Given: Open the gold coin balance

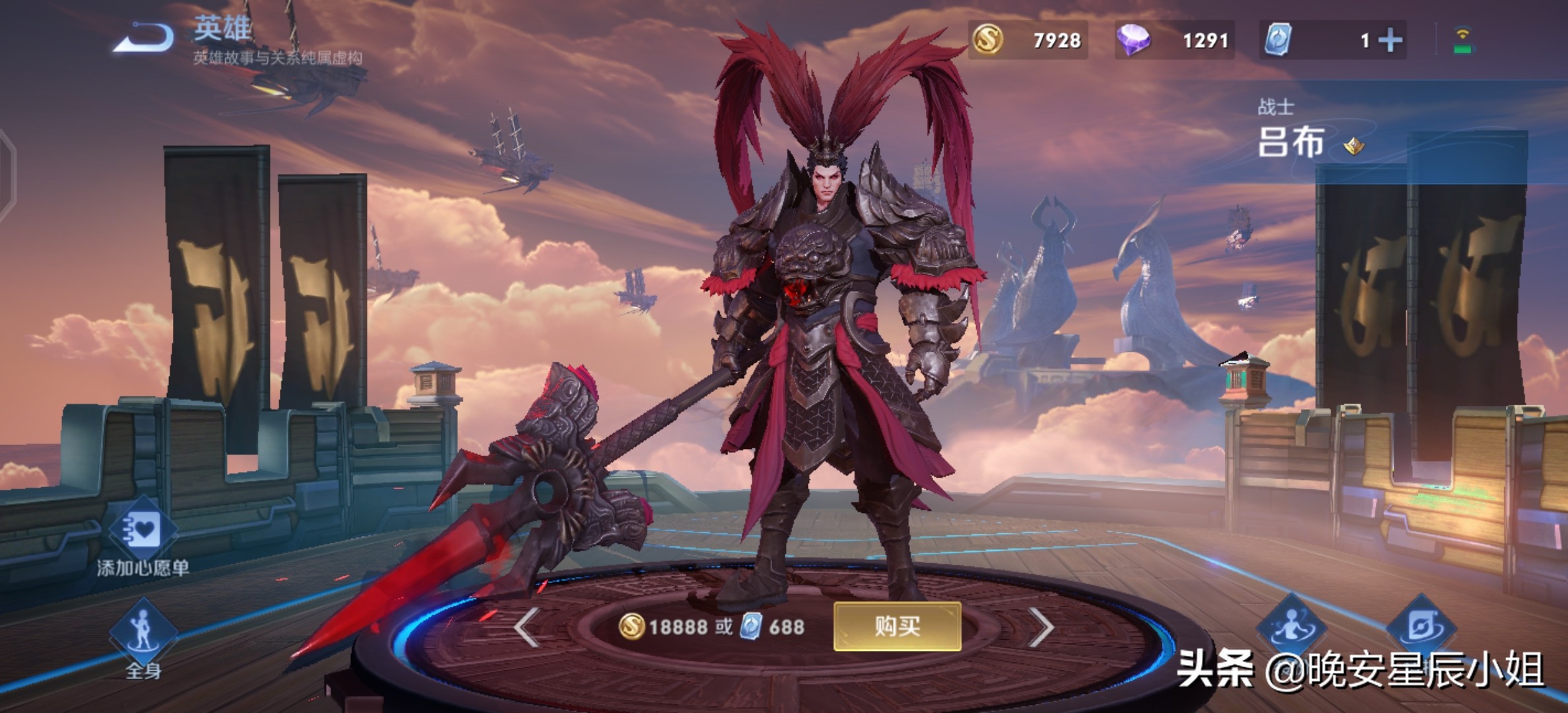Looking at the screenshot, I should click(1028, 41).
